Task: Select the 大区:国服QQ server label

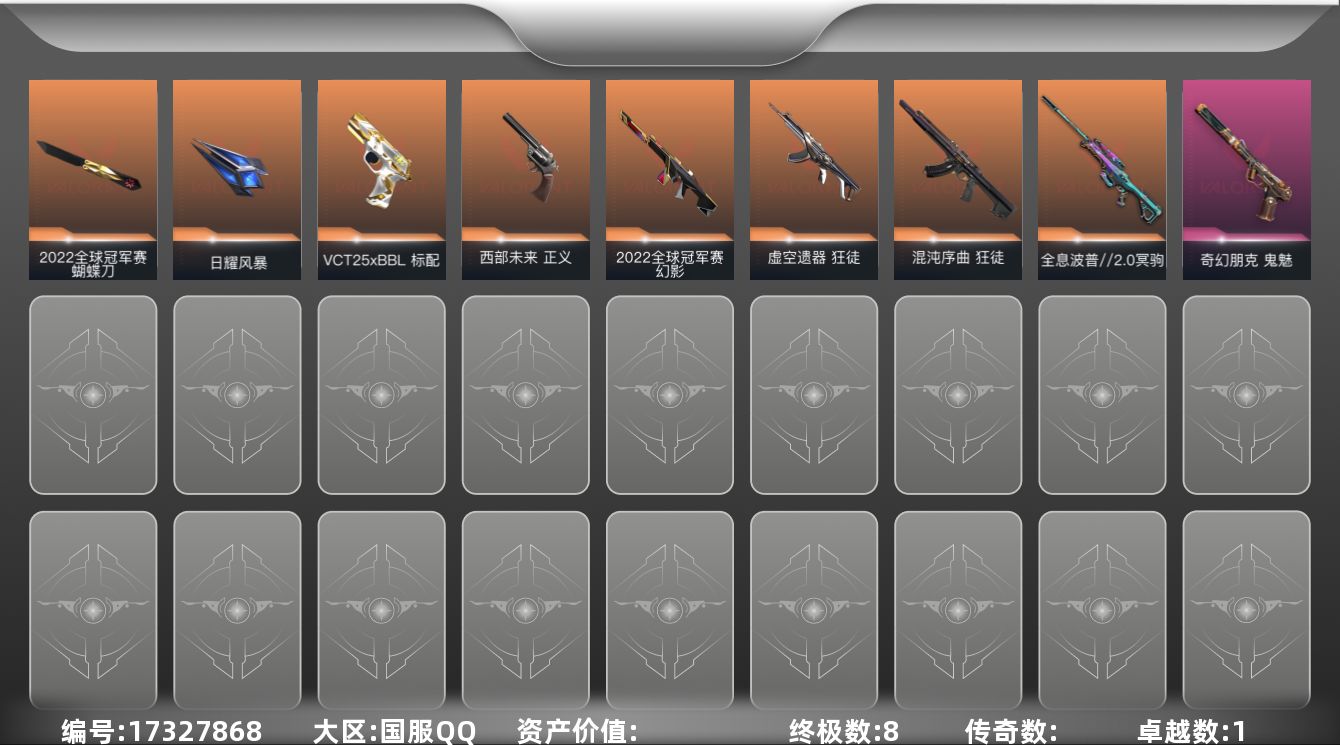Action: click(x=397, y=730)
